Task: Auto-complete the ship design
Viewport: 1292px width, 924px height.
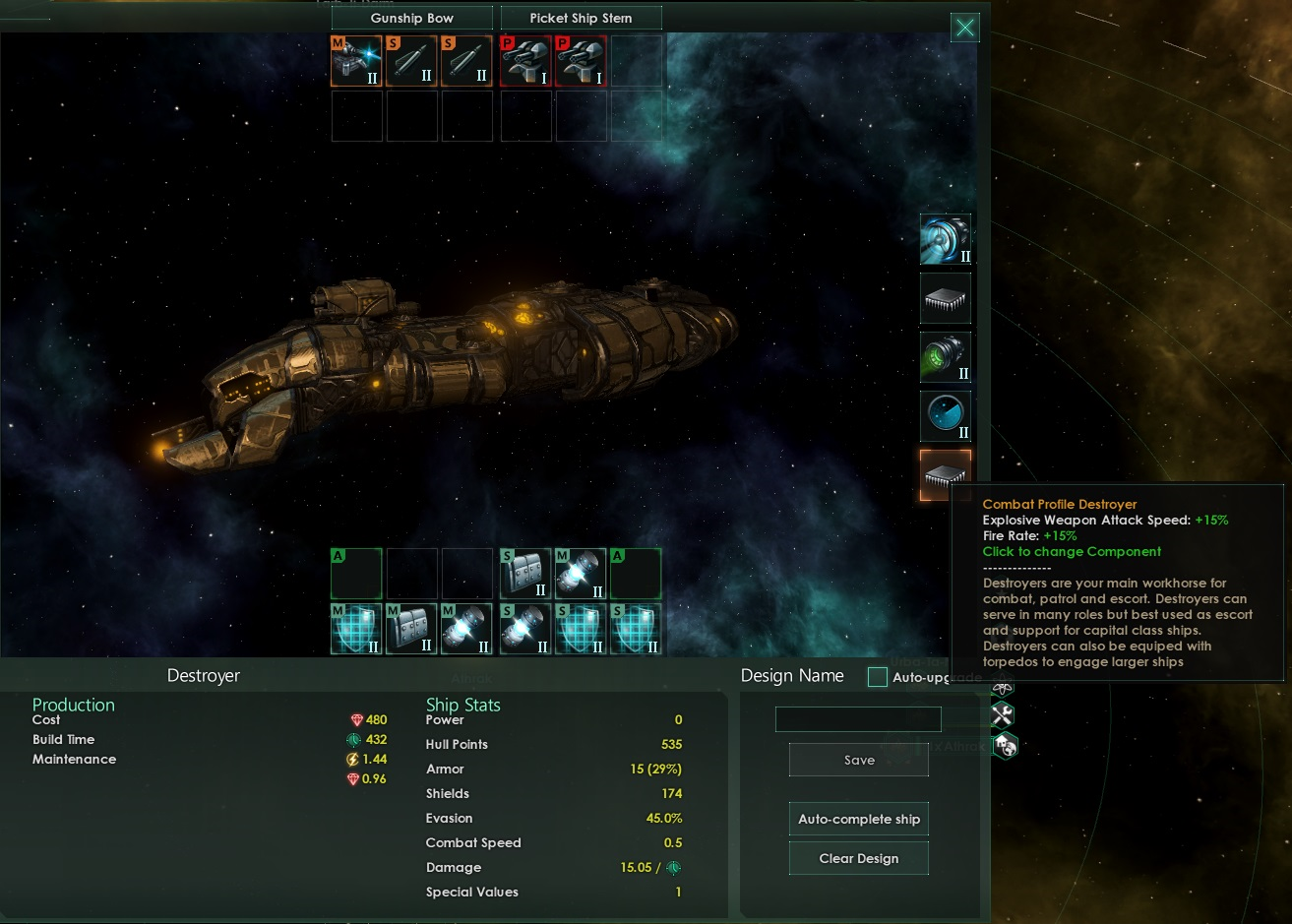Action: point(858,819)
